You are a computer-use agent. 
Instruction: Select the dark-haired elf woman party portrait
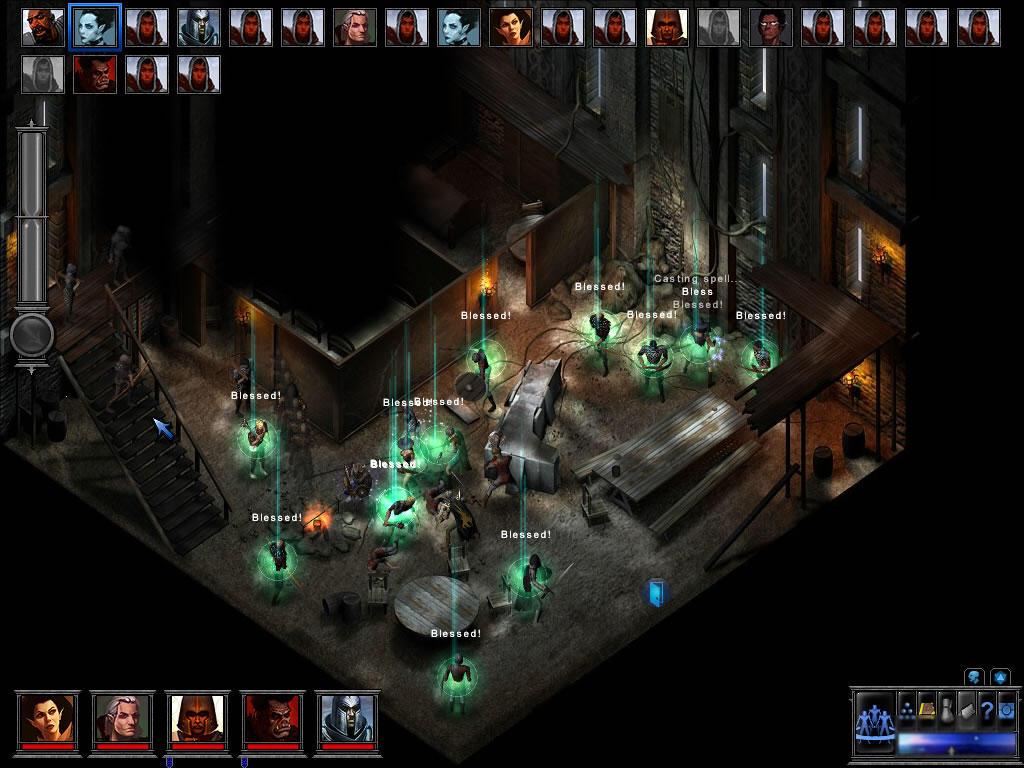tap(47, 717)
